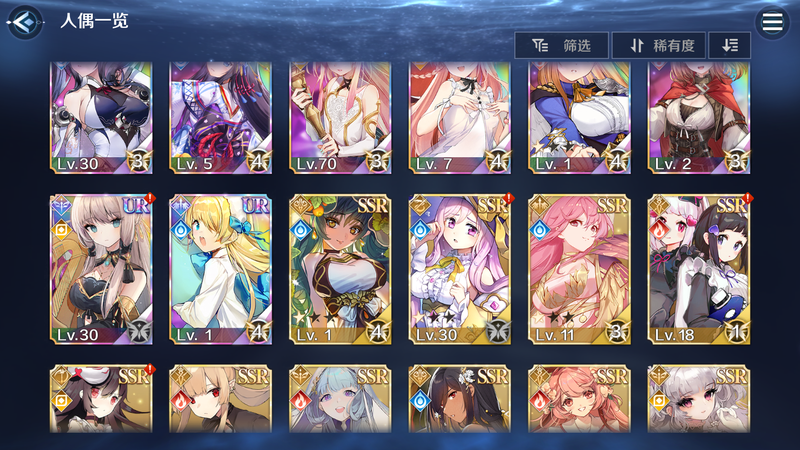
Task: Select the blonde UR doll at Lv.1
Action: 210,269
